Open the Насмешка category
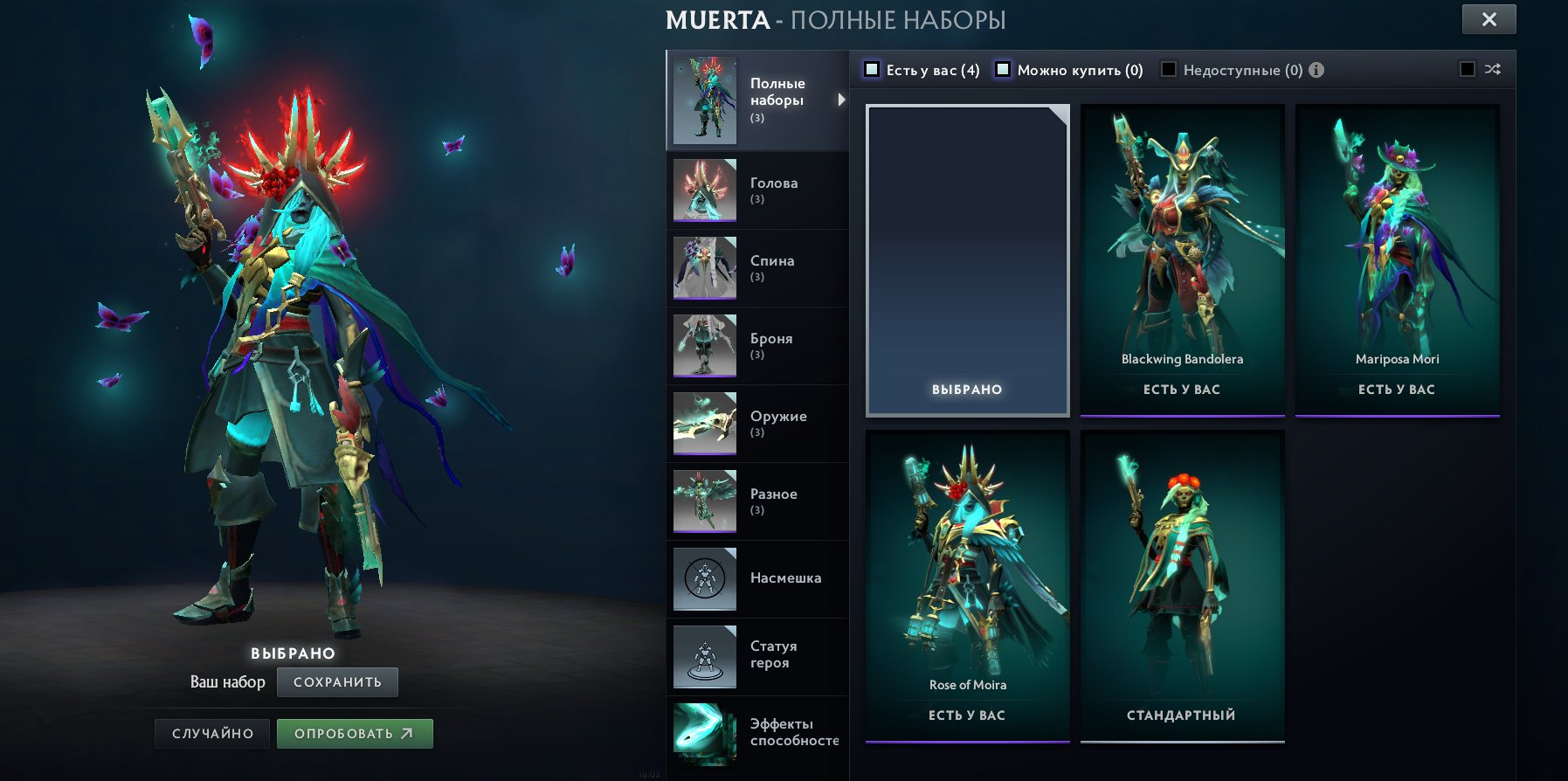The height and width of the screenshot is (781, 1568). (x=756, y=578)
